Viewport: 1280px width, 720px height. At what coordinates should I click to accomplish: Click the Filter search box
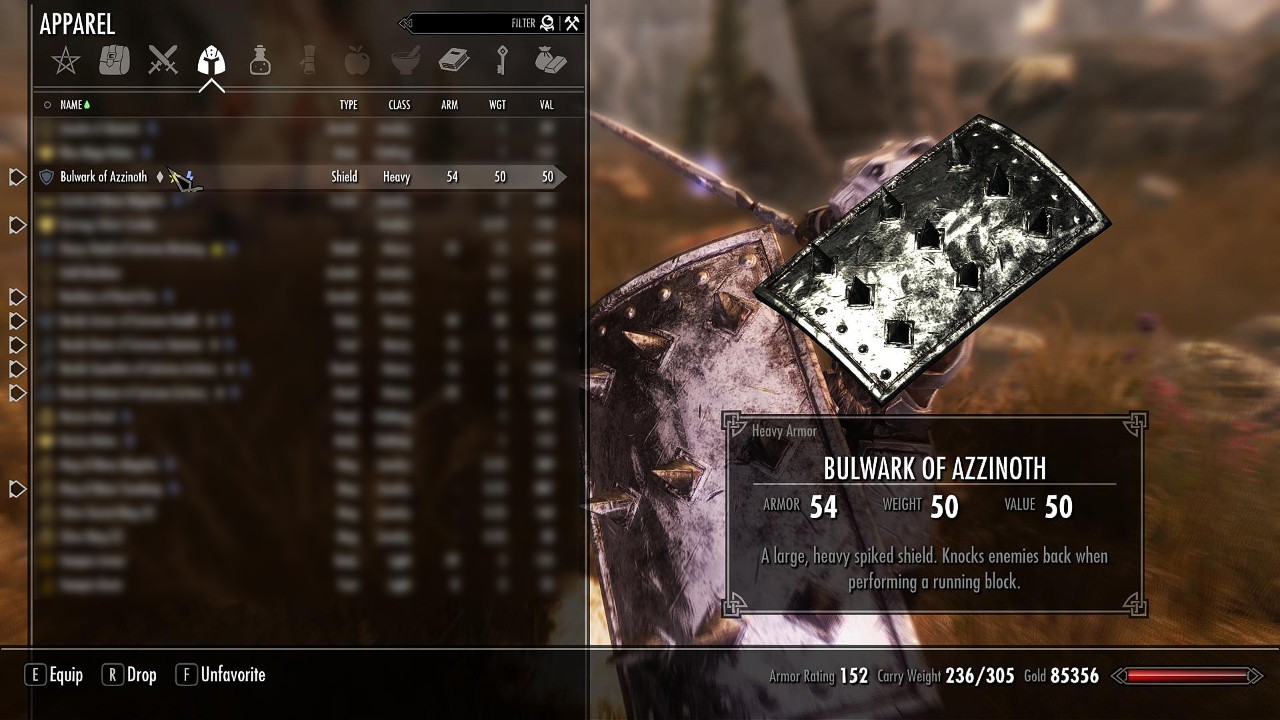(x=470, y=23)
